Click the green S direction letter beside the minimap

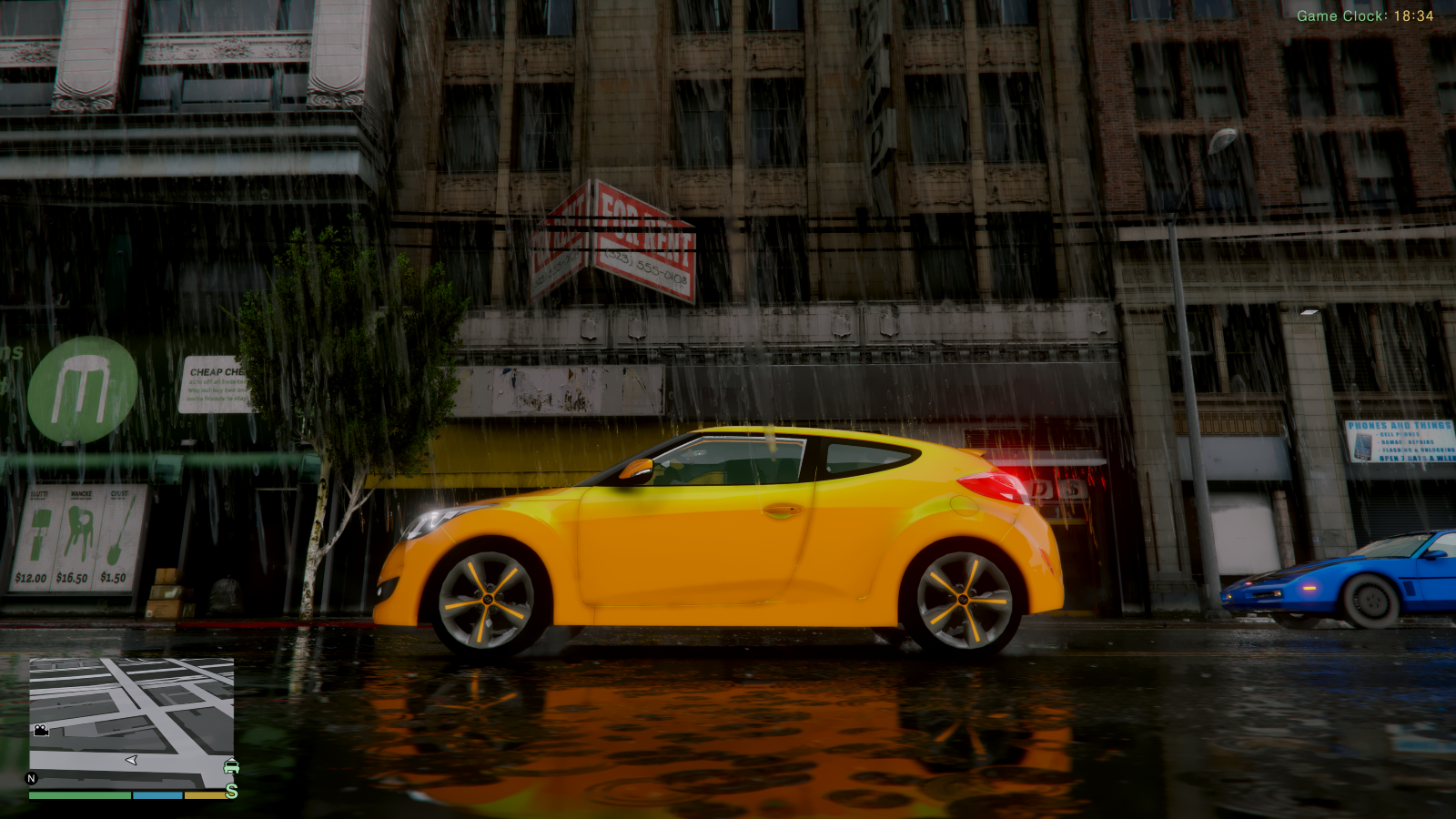pyautogui.click(x=232, y=790)
